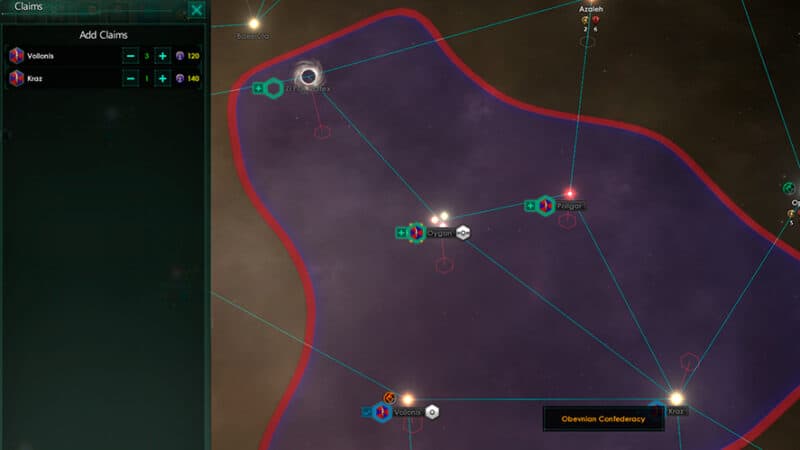Click the white hexagon icon beside Vollonis
Screen dimensions: 800x450
click(x=432, y=412)
